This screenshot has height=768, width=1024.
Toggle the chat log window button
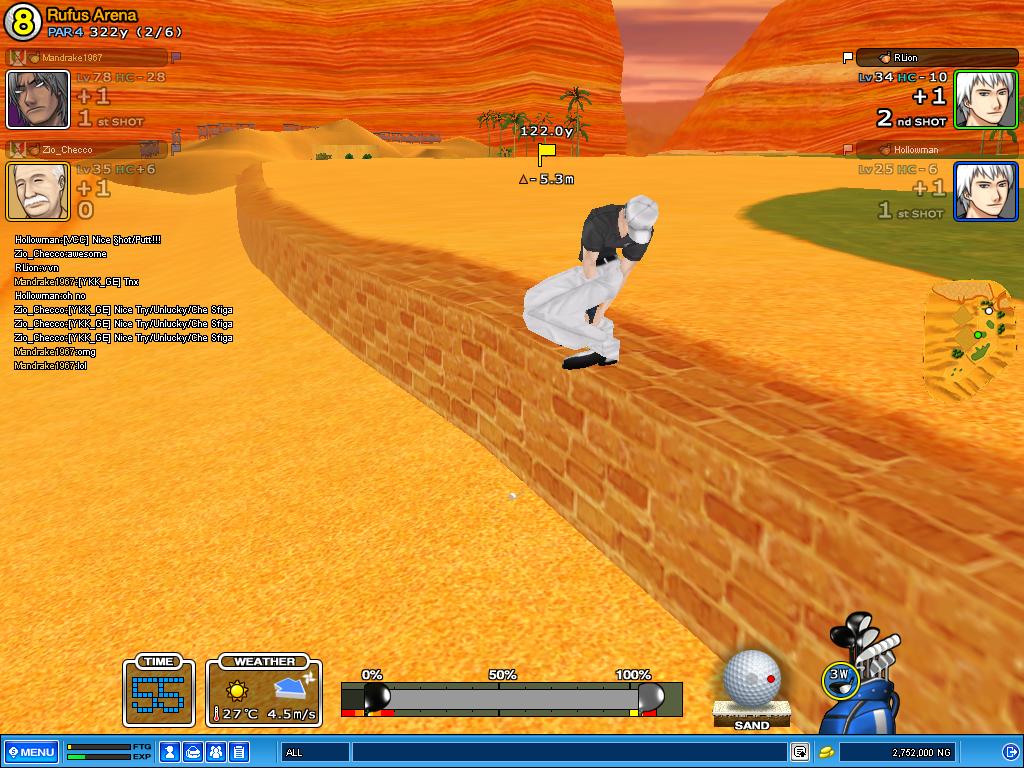click(800, 752)
